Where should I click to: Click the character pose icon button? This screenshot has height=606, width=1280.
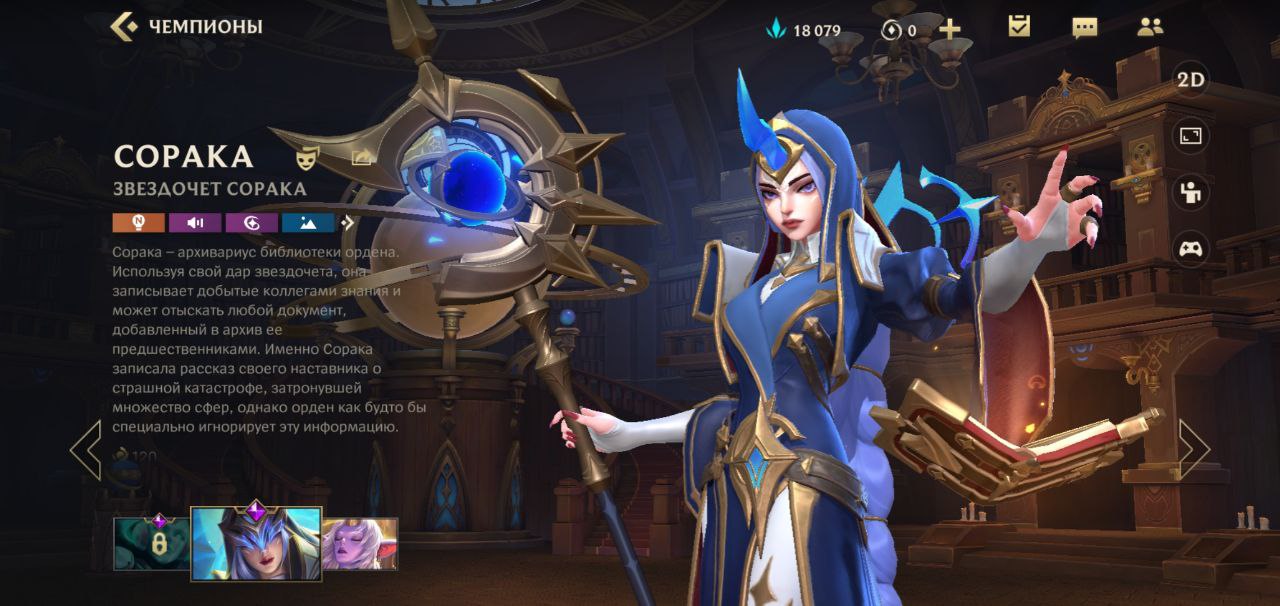point(1190,192)
